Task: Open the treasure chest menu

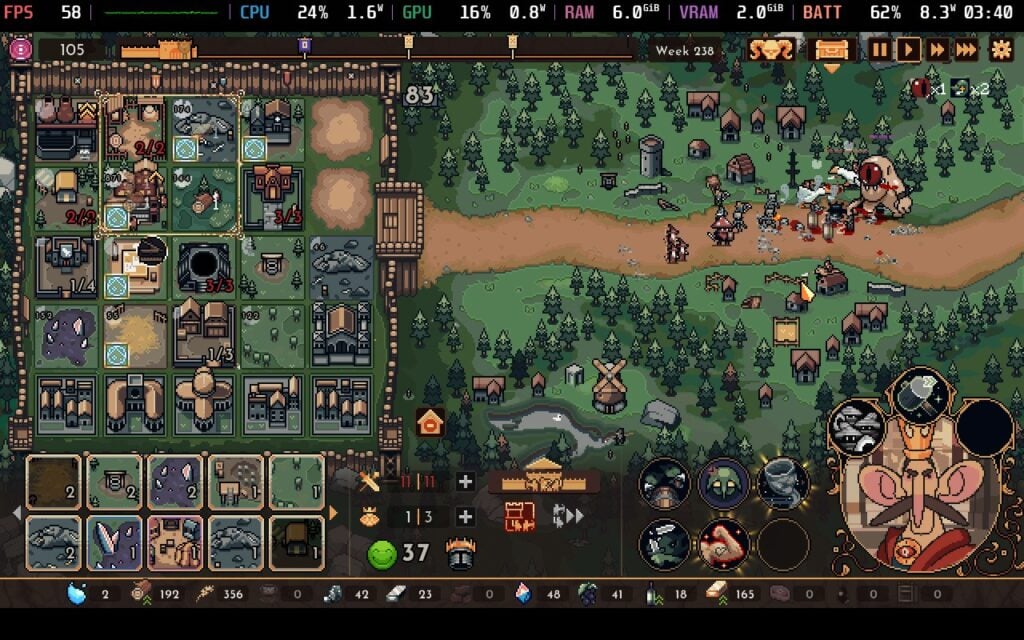Action: [x=832, y=50]
